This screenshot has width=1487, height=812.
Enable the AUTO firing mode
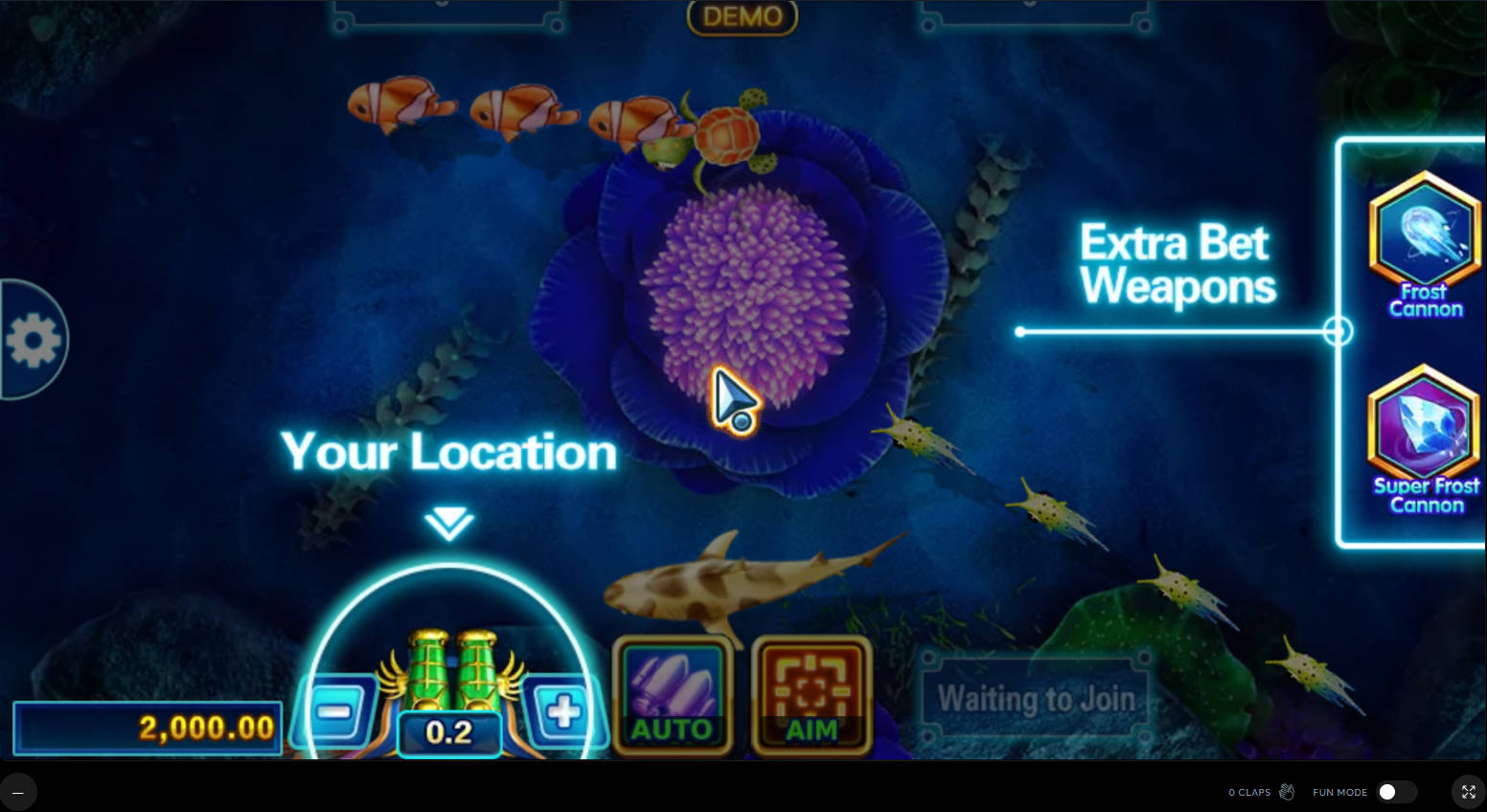672,694
